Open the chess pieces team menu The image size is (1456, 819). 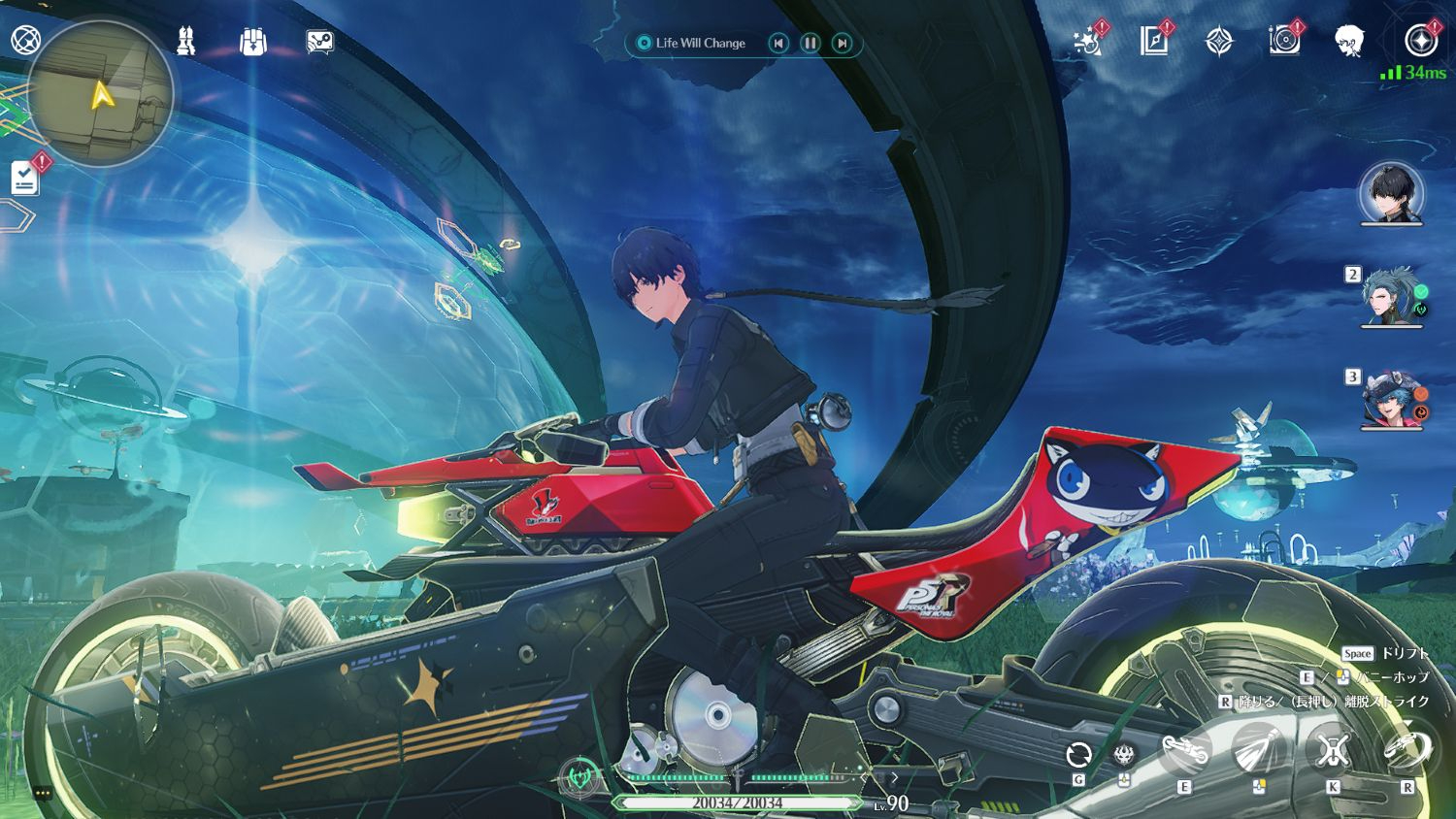186,41
